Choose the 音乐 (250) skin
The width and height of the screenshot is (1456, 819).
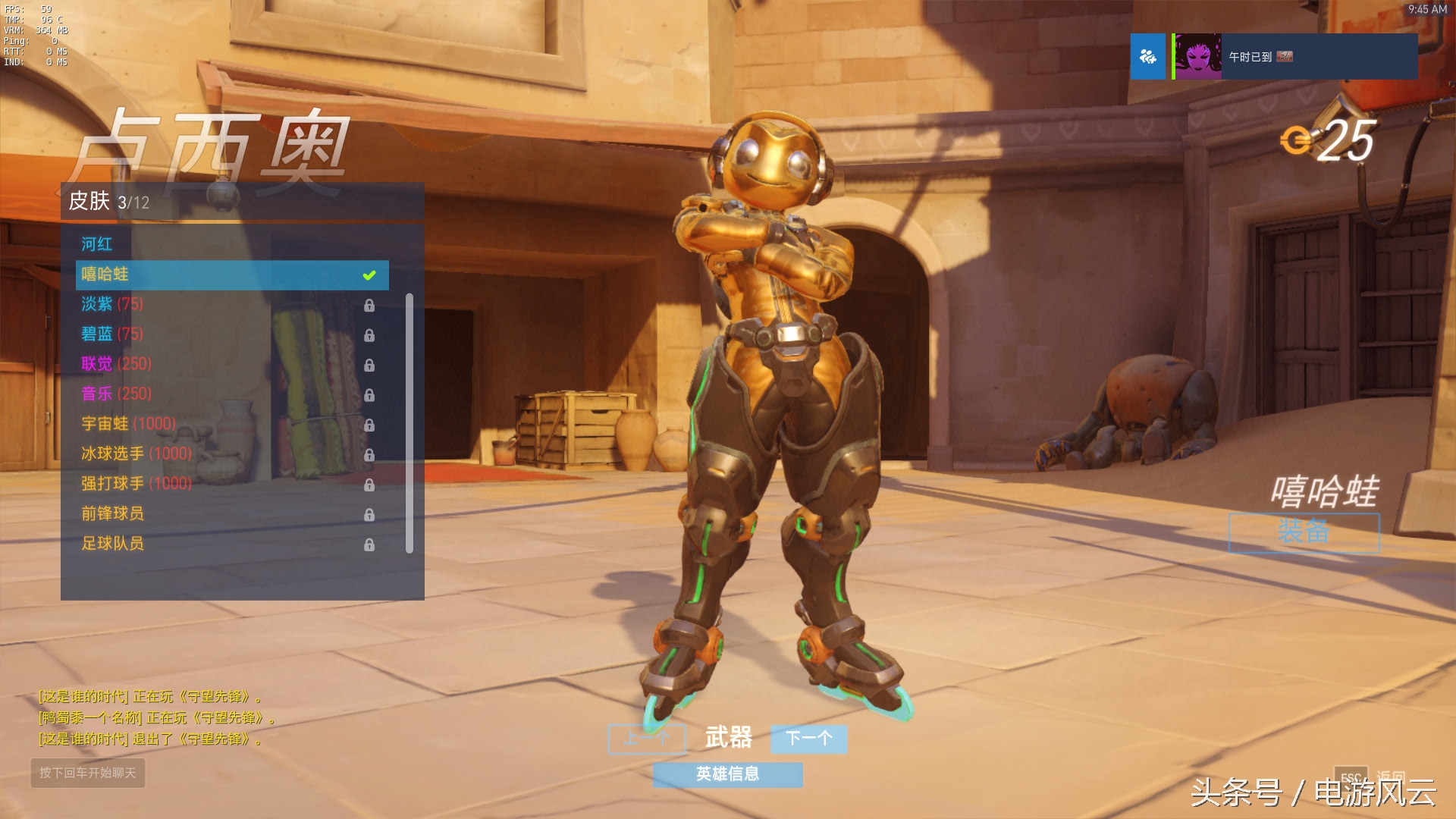[x=117, y=394]
